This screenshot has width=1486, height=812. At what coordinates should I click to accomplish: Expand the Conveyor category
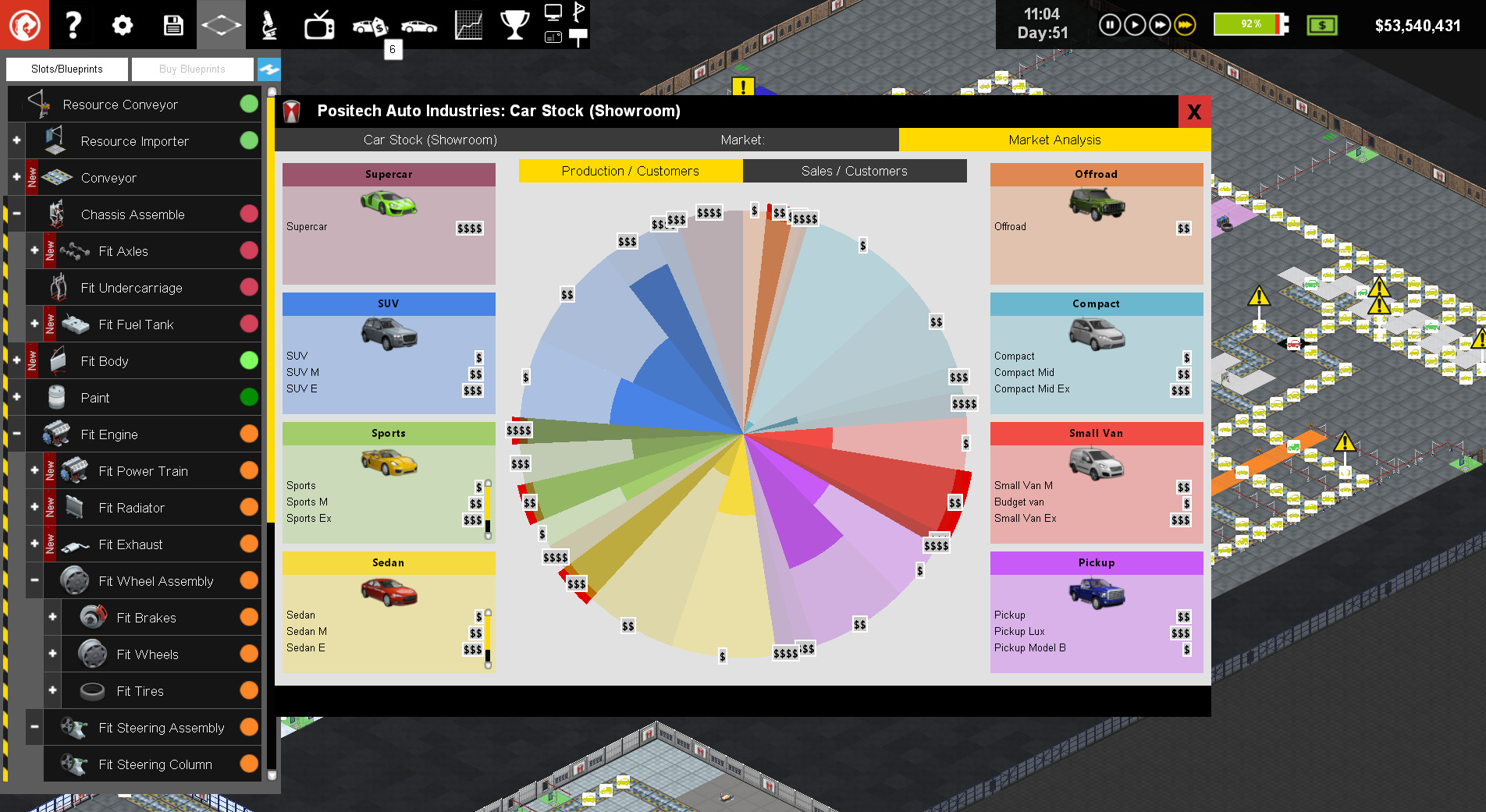pos(16,177)
